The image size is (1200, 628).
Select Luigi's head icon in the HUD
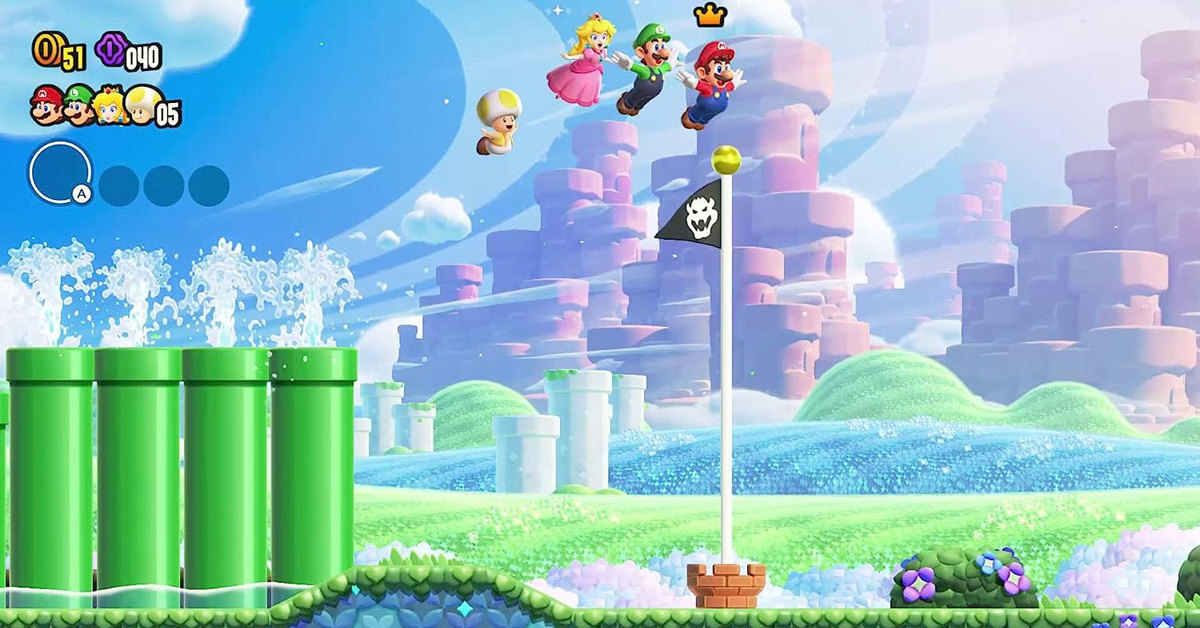pyautogui.click(x=78, y=104)
